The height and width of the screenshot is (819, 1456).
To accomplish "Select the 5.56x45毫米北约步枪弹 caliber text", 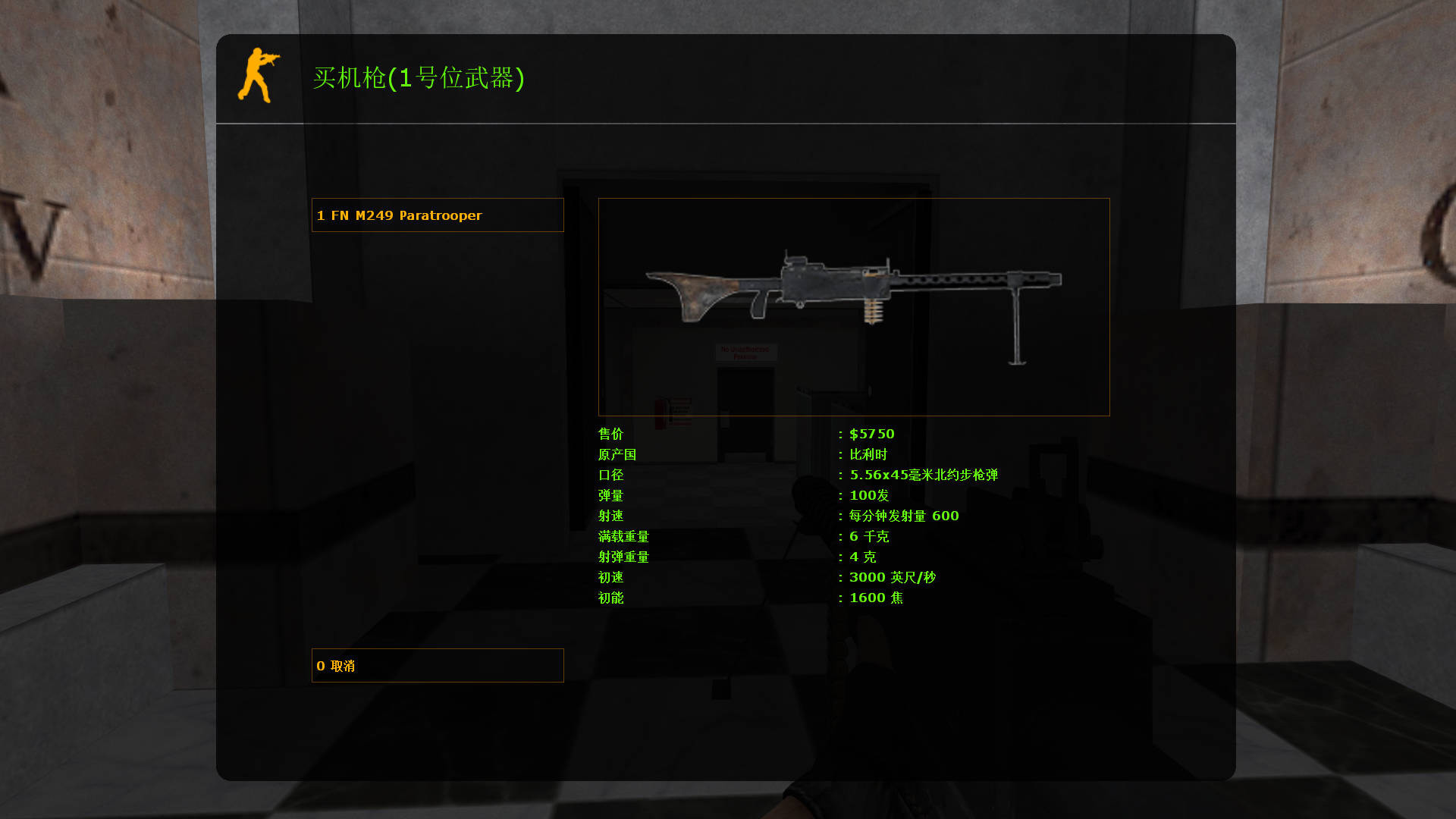I will (x=924, y=475).
